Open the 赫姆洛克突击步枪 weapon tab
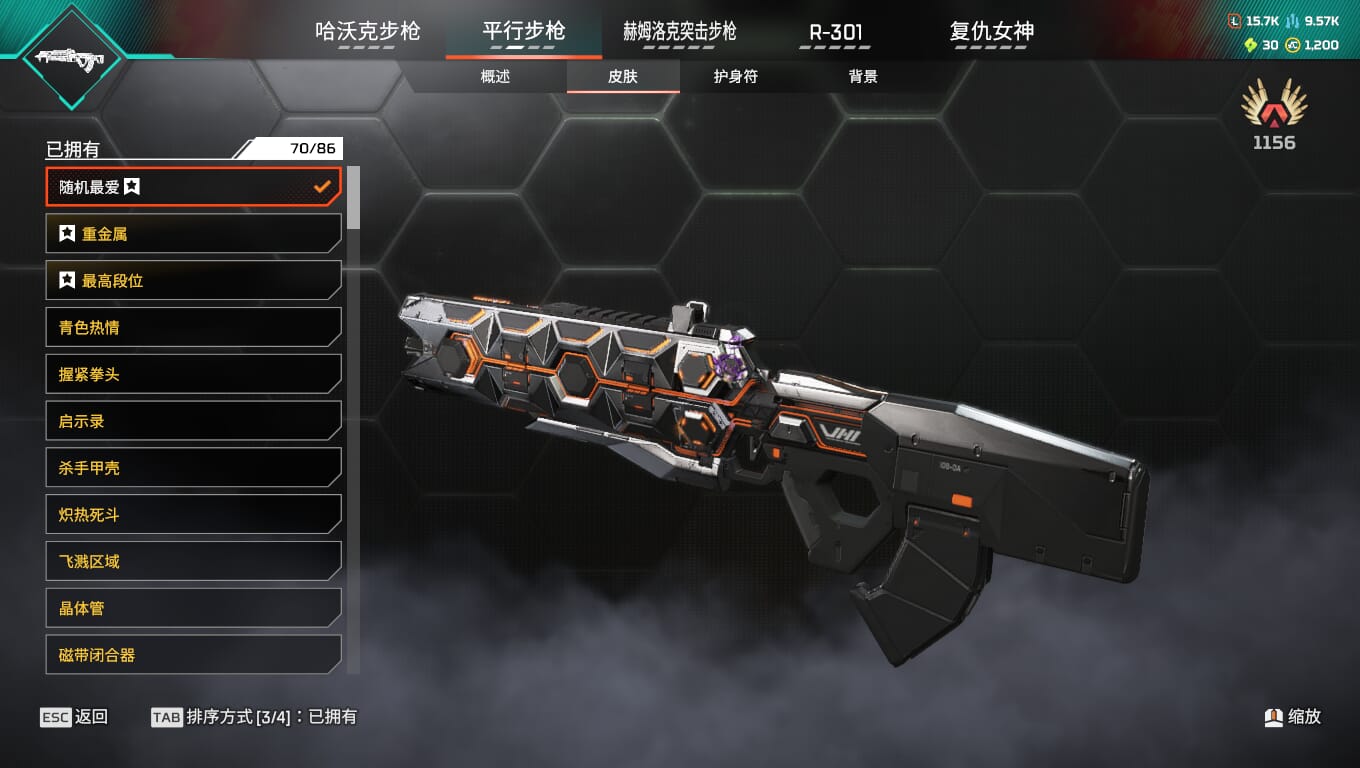 click(x=679, y=31)
